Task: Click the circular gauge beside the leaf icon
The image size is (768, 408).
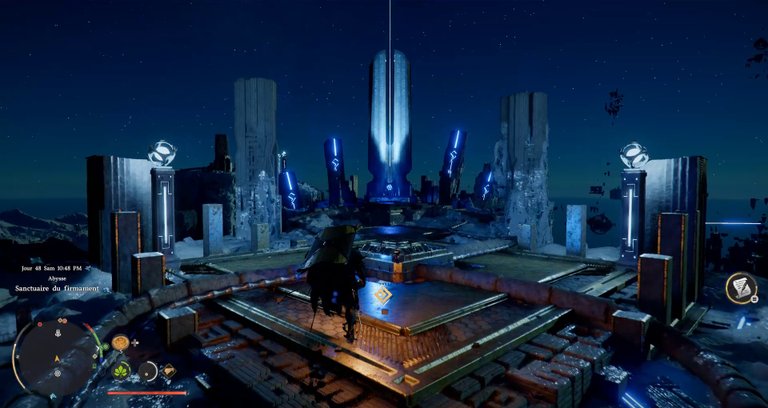Action: click(x=148, y=371)
